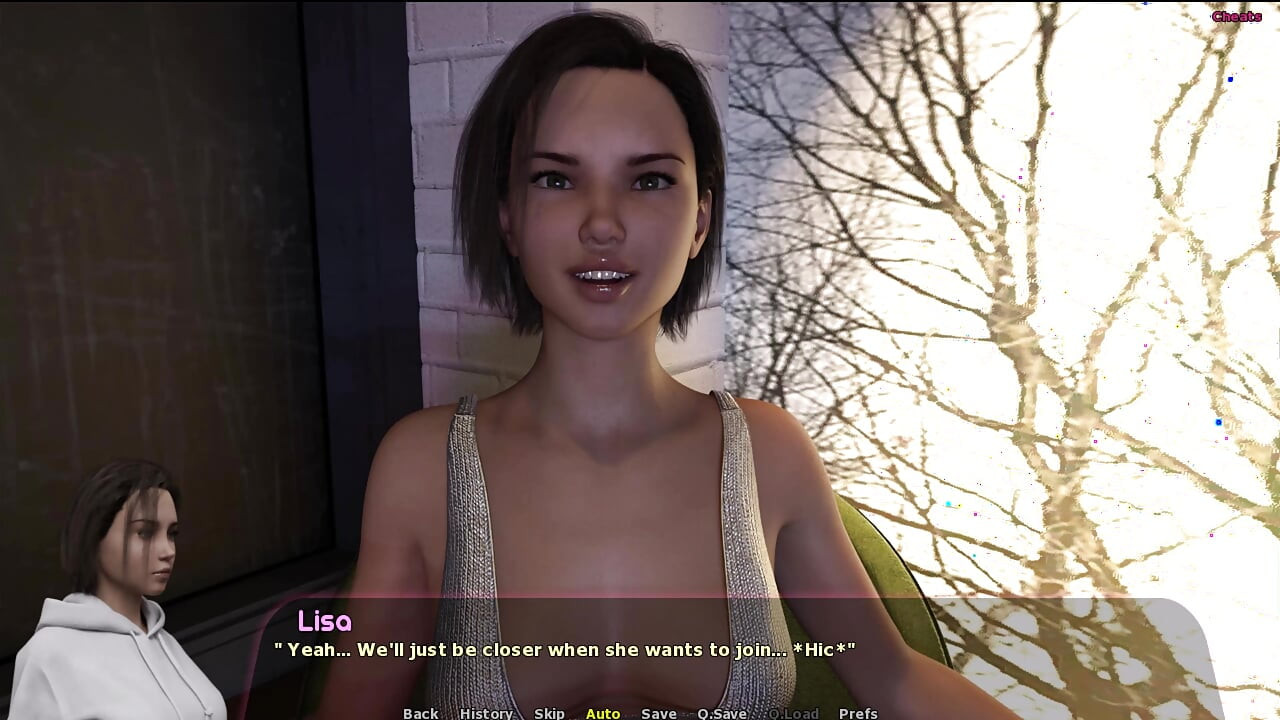Screen dimensions: 1280x720
Task: Open the Cheats menu
Action: [1236, 16]
